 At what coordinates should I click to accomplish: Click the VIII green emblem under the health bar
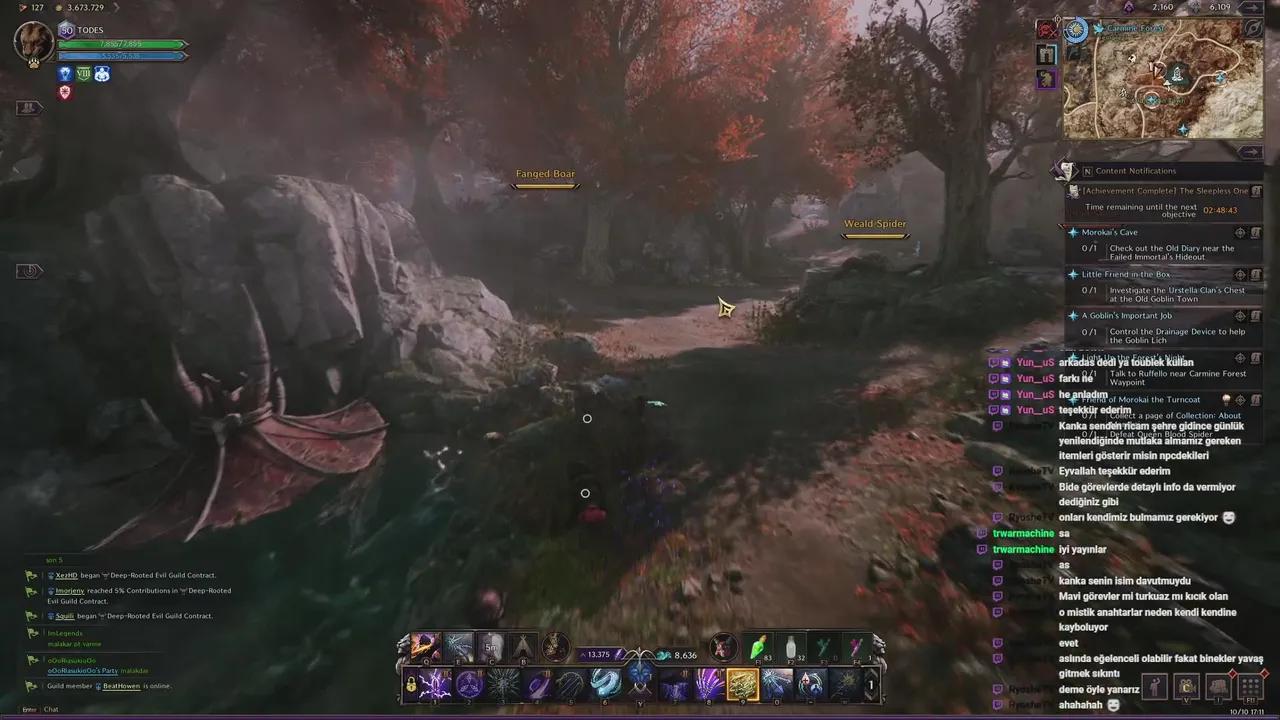click(83, 73)
